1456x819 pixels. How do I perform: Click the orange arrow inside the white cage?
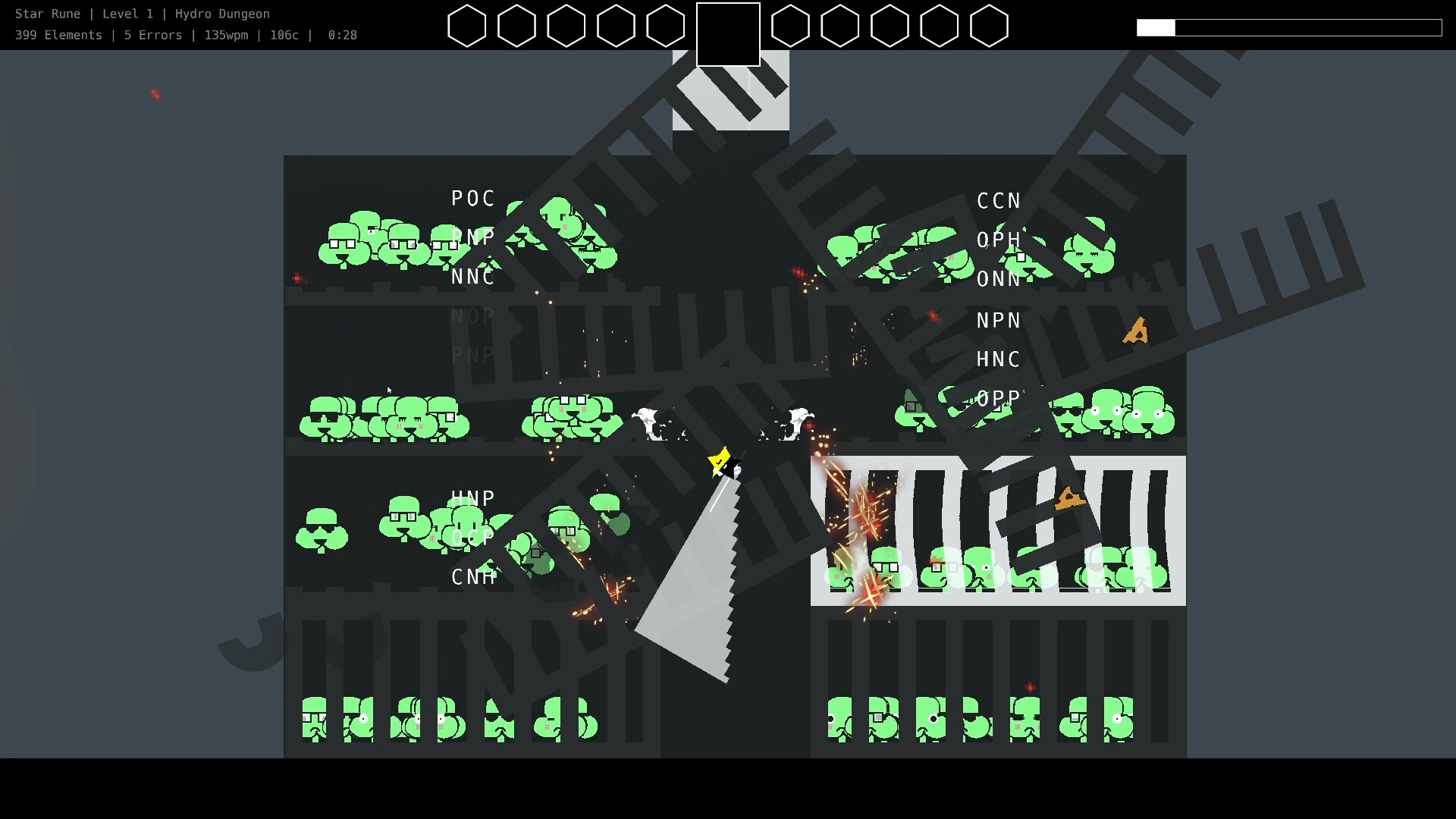1069,500
